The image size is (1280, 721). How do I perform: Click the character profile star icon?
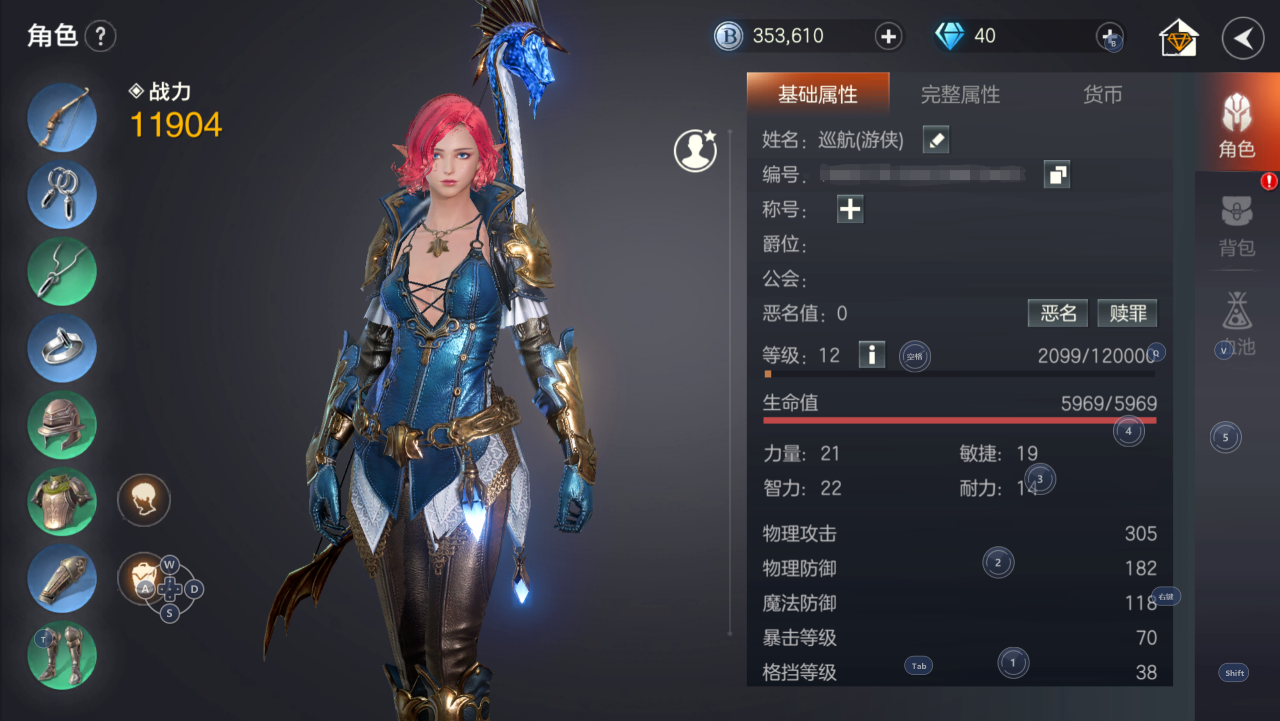coord(695,151)
